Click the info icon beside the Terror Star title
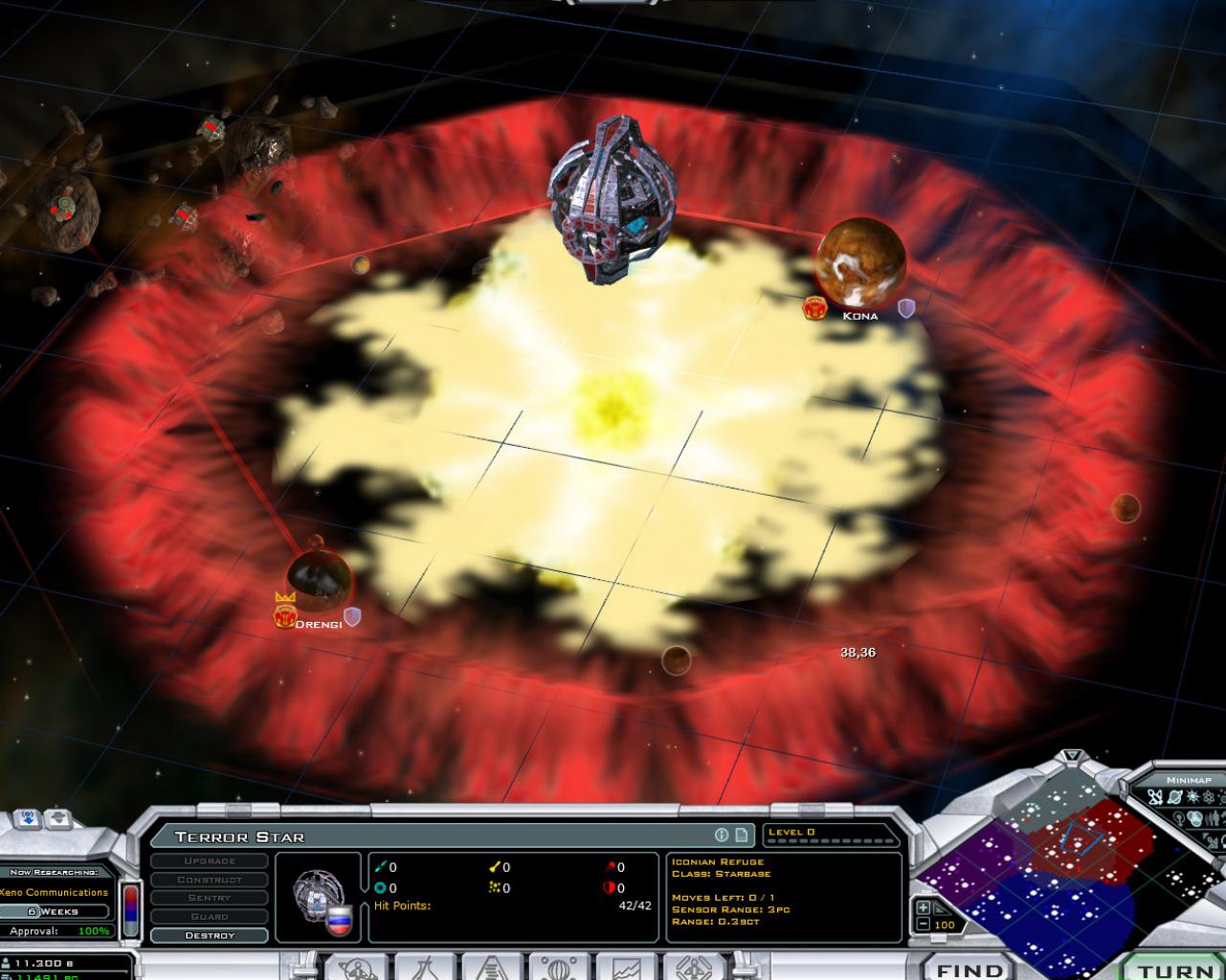1226x980 pixels. (720, 835)
